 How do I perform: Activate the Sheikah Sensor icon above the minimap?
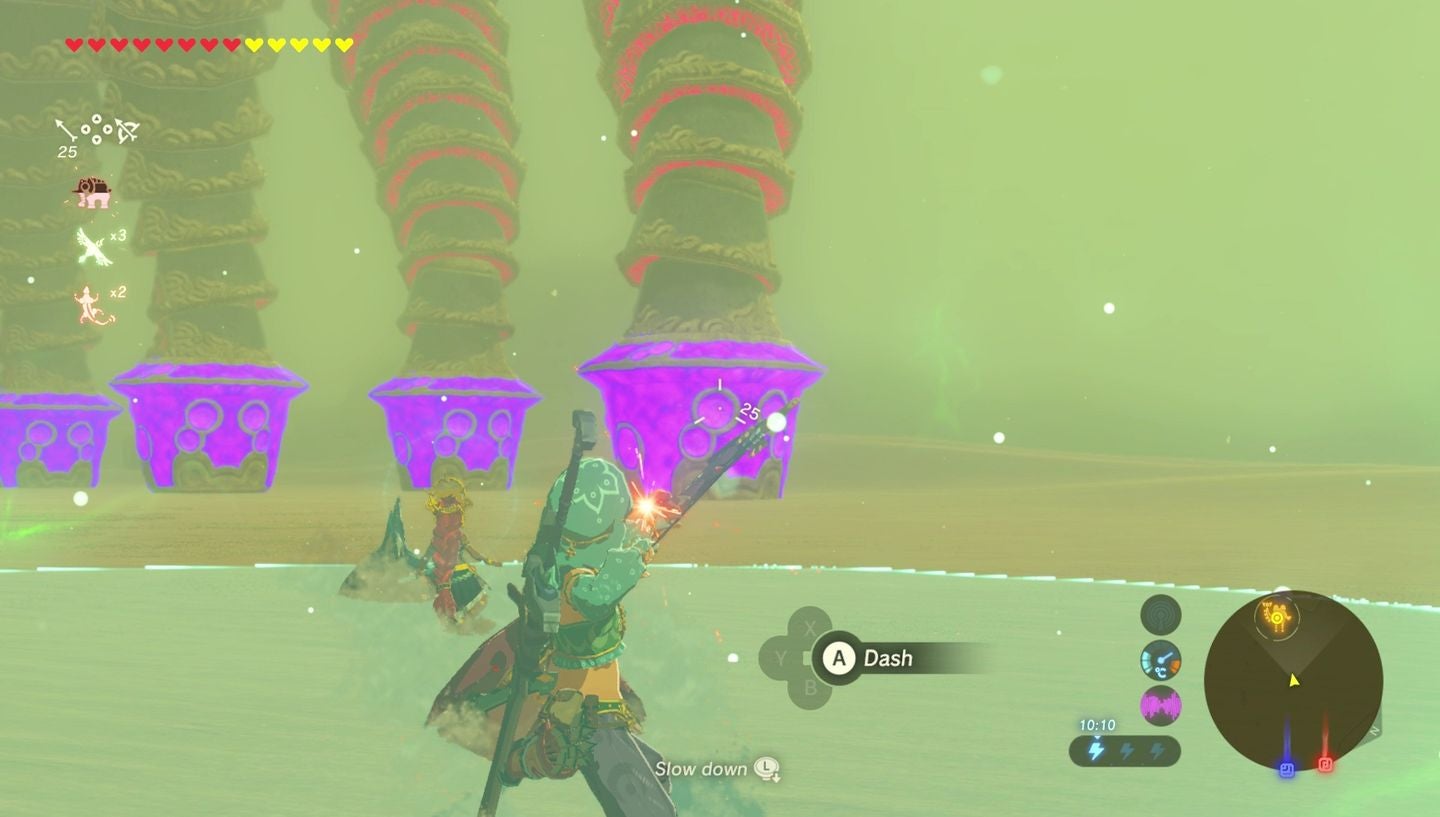pyautogui.click(x=1160, y=614)
